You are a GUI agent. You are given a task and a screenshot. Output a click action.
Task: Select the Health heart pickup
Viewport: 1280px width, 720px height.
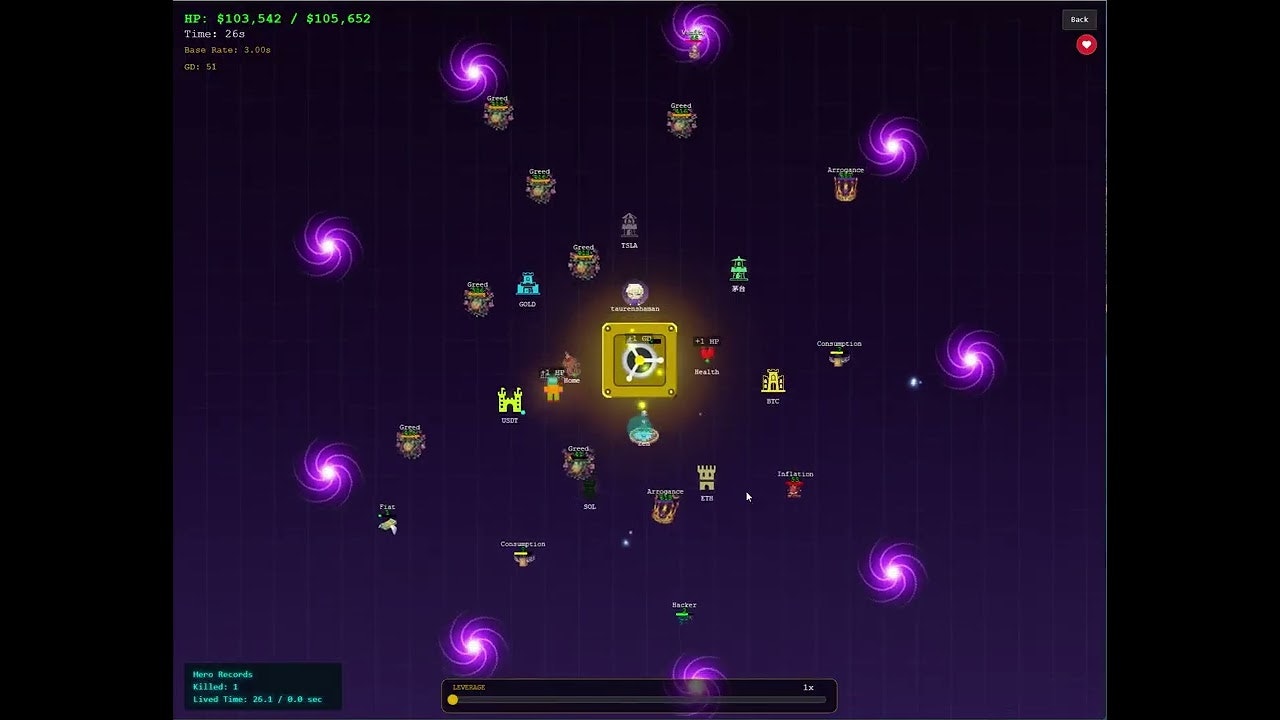coord(705,355)
